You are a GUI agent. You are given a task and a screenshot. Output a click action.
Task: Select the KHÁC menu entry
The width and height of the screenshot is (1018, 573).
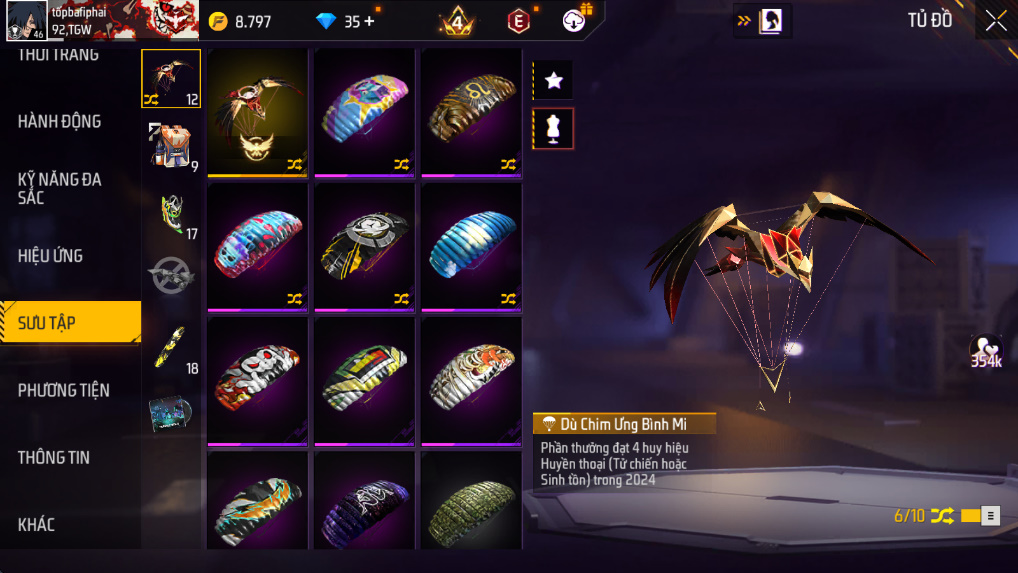point(37,524)
